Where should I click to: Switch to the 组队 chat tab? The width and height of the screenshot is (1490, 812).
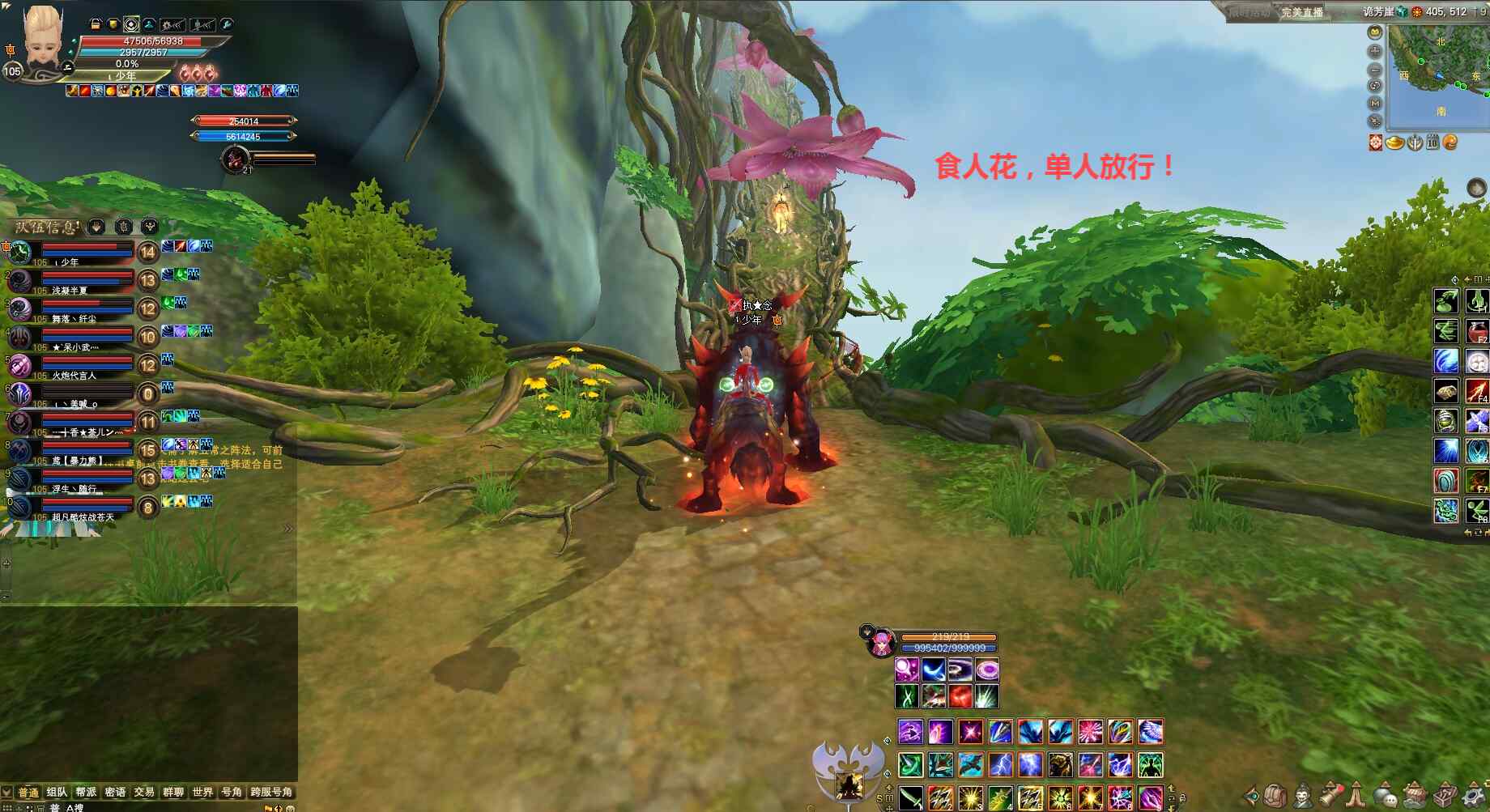[57, 792]
